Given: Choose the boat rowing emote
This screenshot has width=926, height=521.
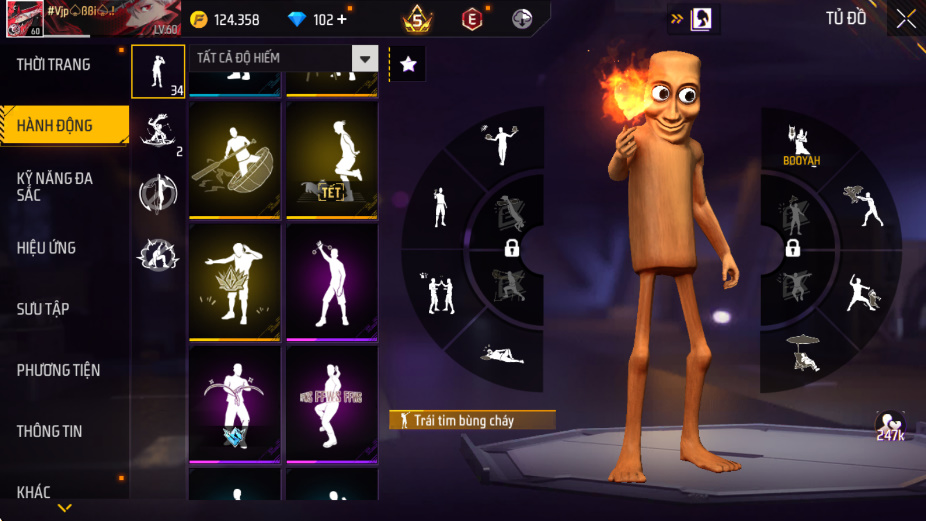Looking at the screenshot, I should 235,159.
